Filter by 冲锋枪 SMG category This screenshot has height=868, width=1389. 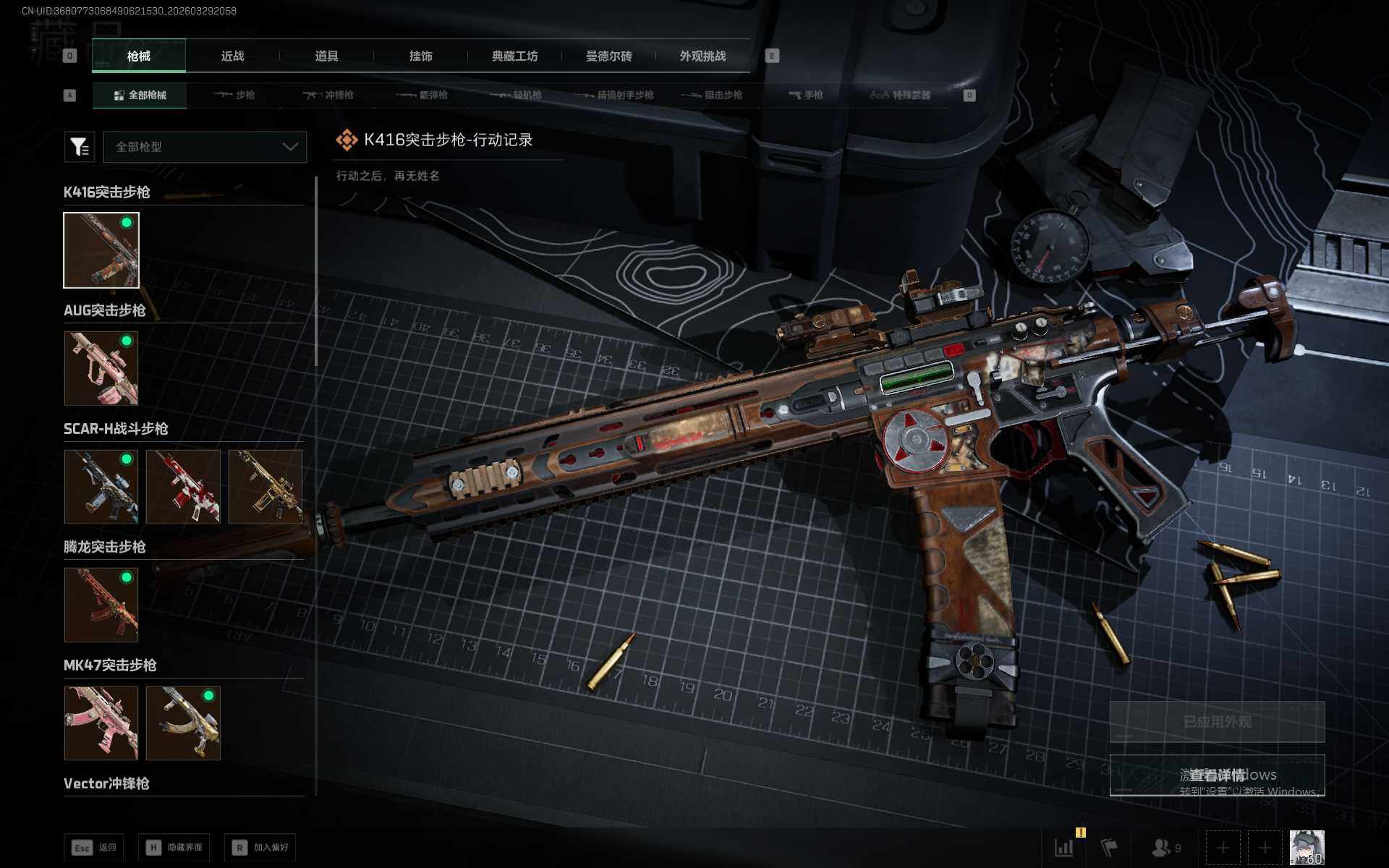pyautogui.click(x=328, y=95)
